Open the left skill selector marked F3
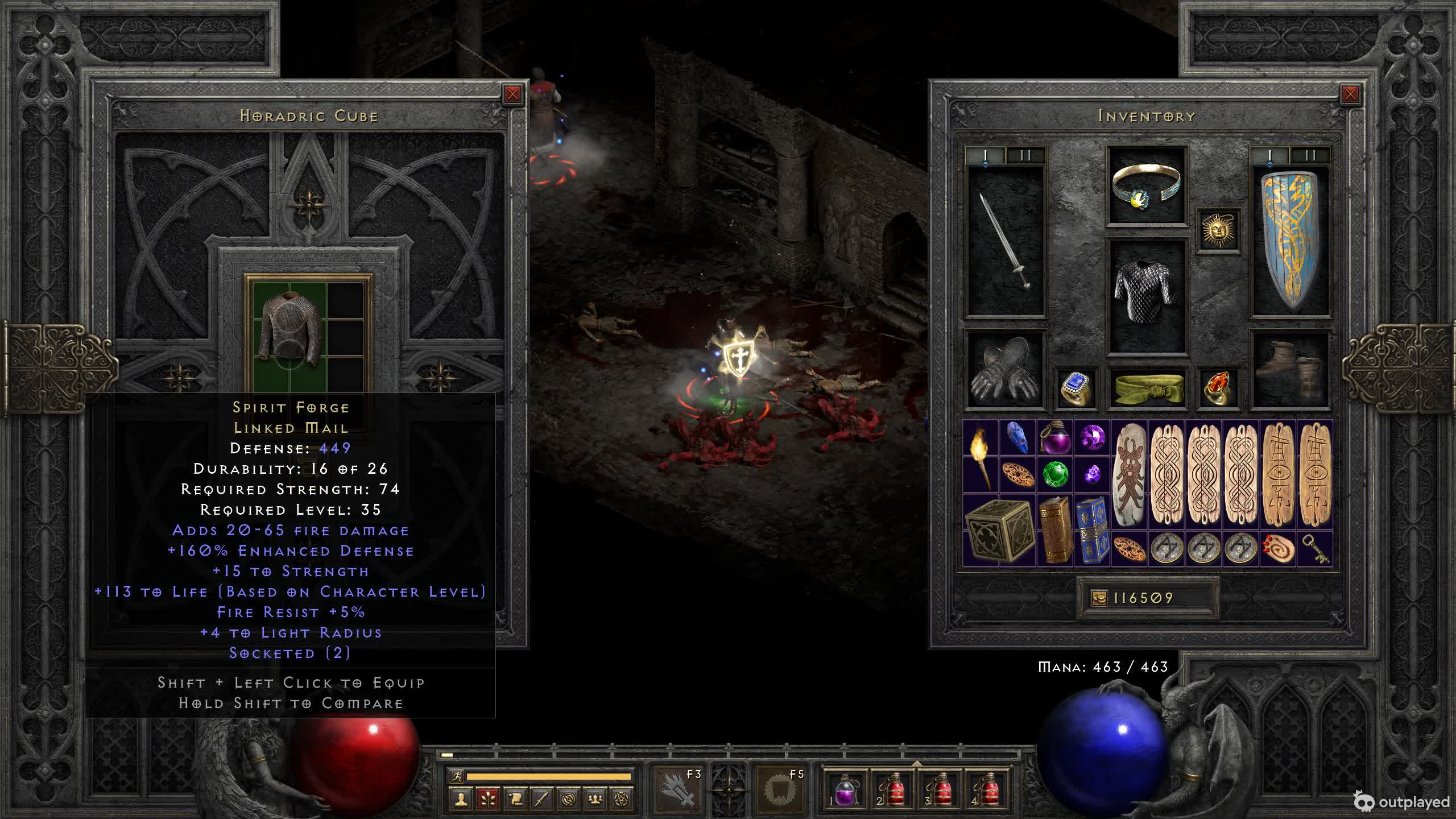This screenshot has height=819, width=1456. [677, 789]
